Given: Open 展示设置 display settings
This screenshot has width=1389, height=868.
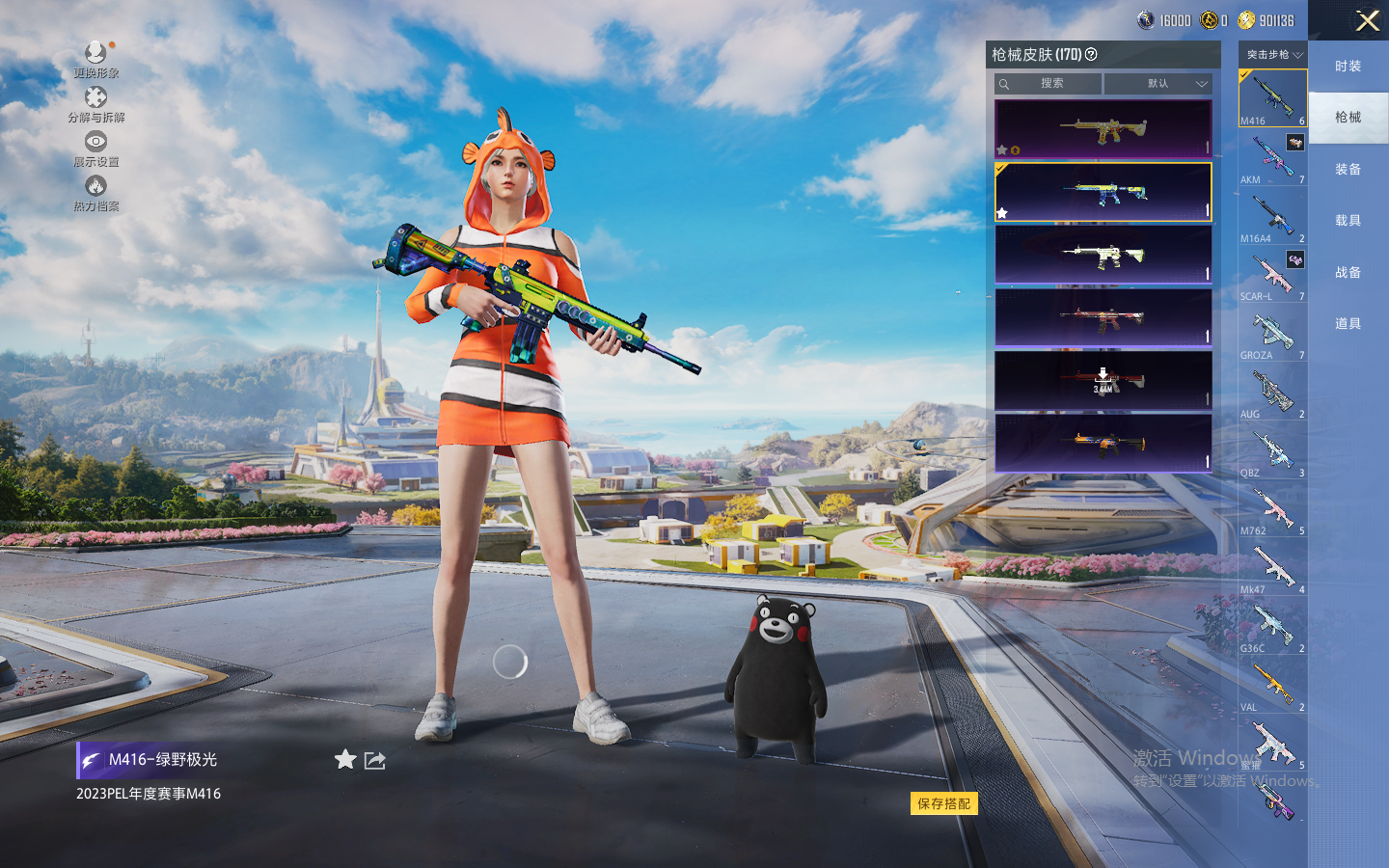Looking at the screenshot, I should click(x=95, y=148).
